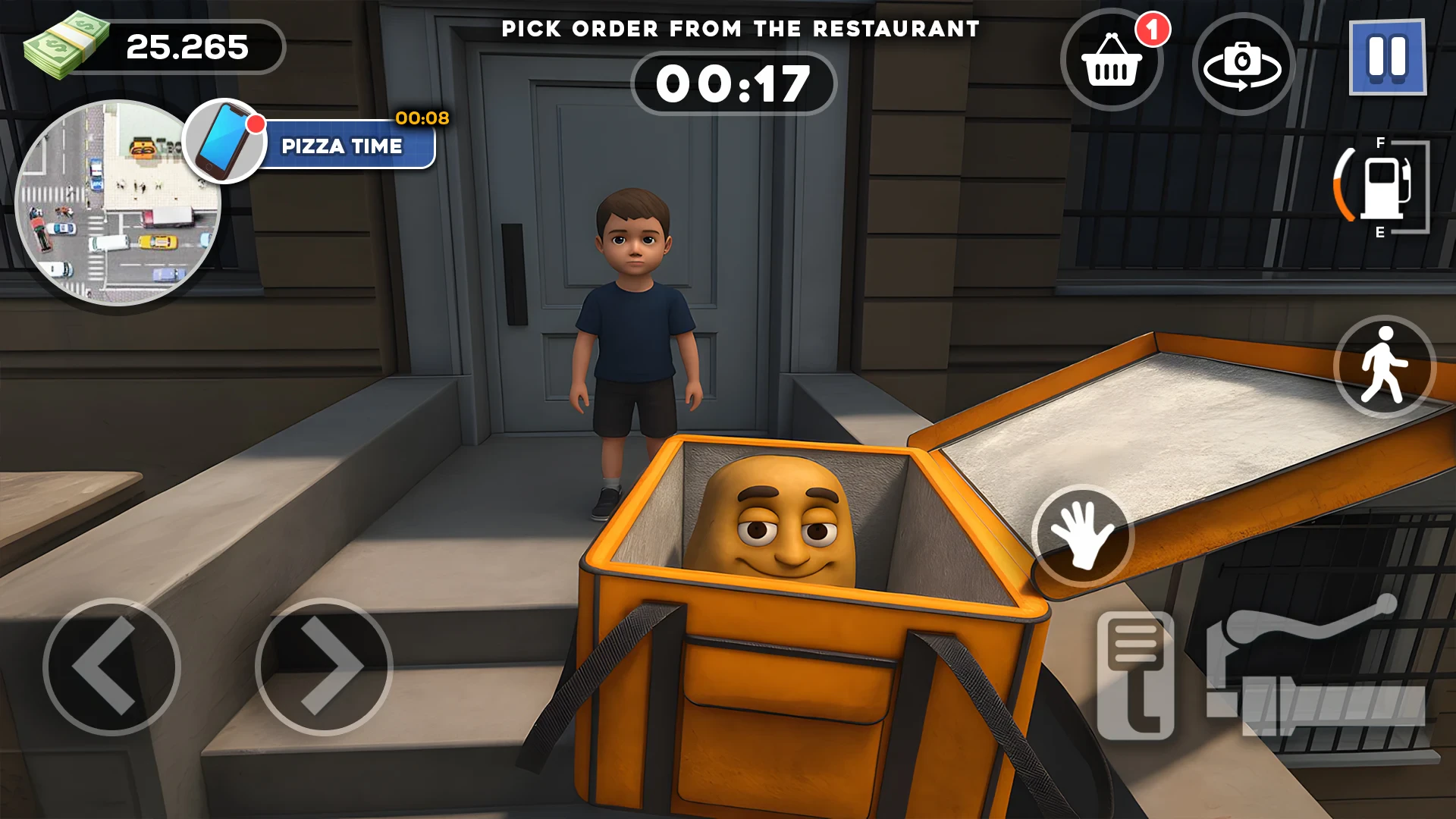This screenshot has width=1456, height=819.
Task: Steer left with the left arrow
Action: coord(111,667)
